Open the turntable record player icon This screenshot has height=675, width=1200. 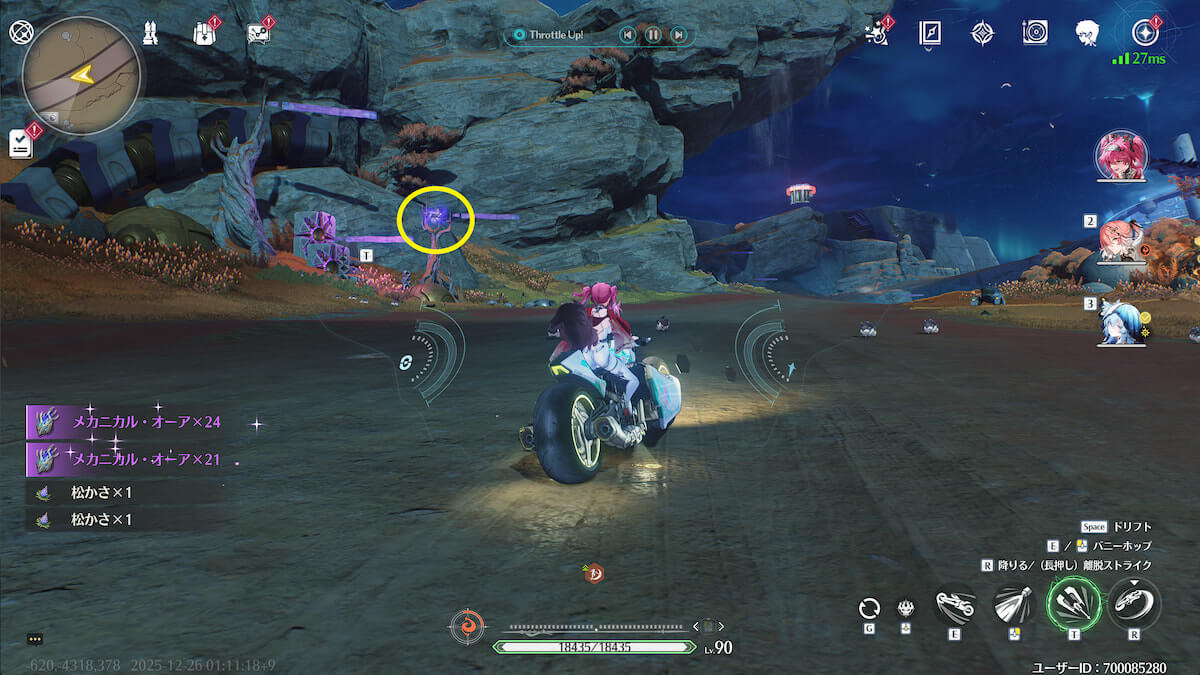point(1035,33)
